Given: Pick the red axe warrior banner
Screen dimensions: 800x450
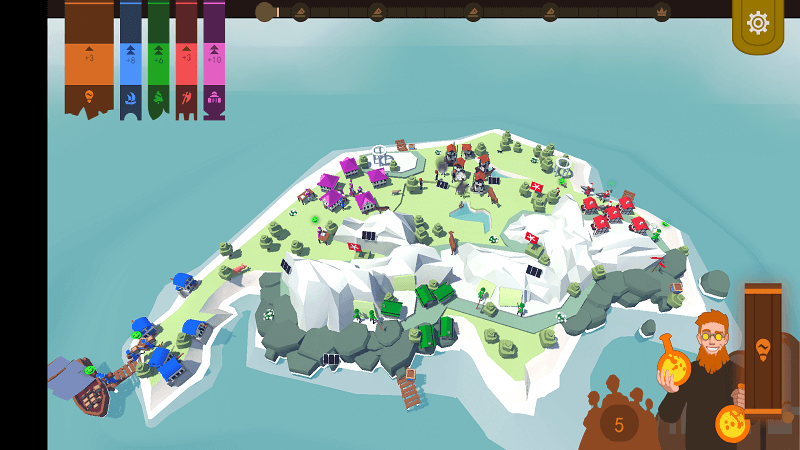Looking at the screenshot, I should click(x=186, y=58).
